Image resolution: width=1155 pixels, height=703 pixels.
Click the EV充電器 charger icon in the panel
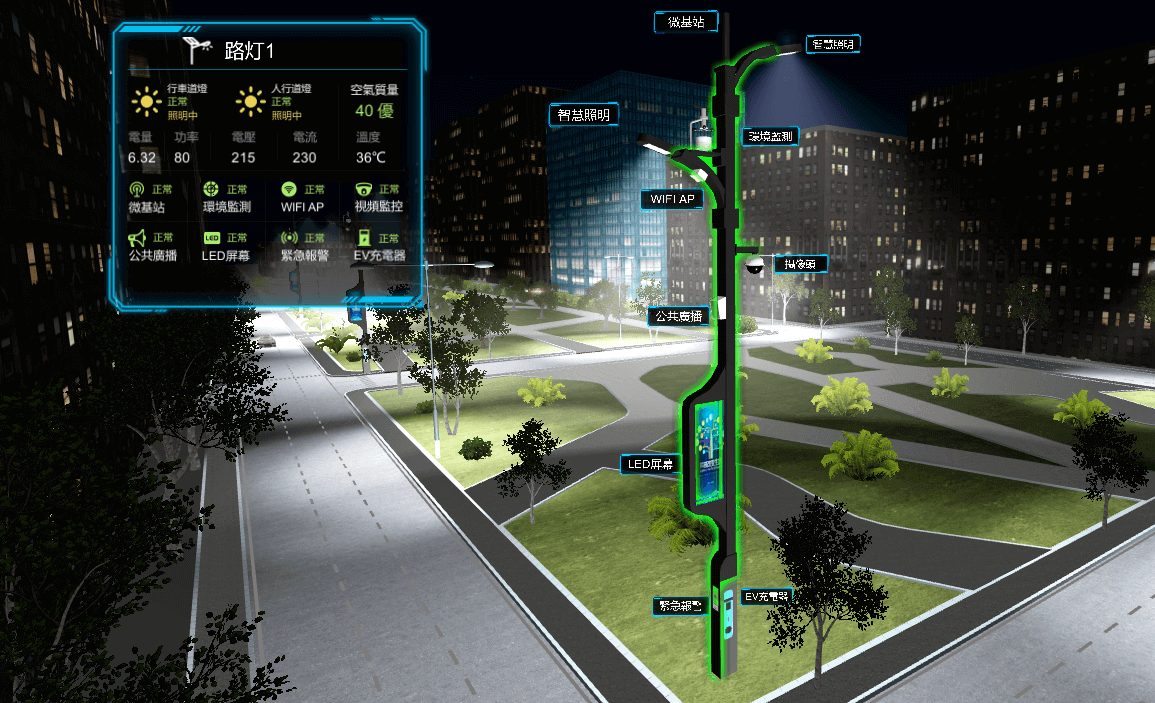[364, 238]
